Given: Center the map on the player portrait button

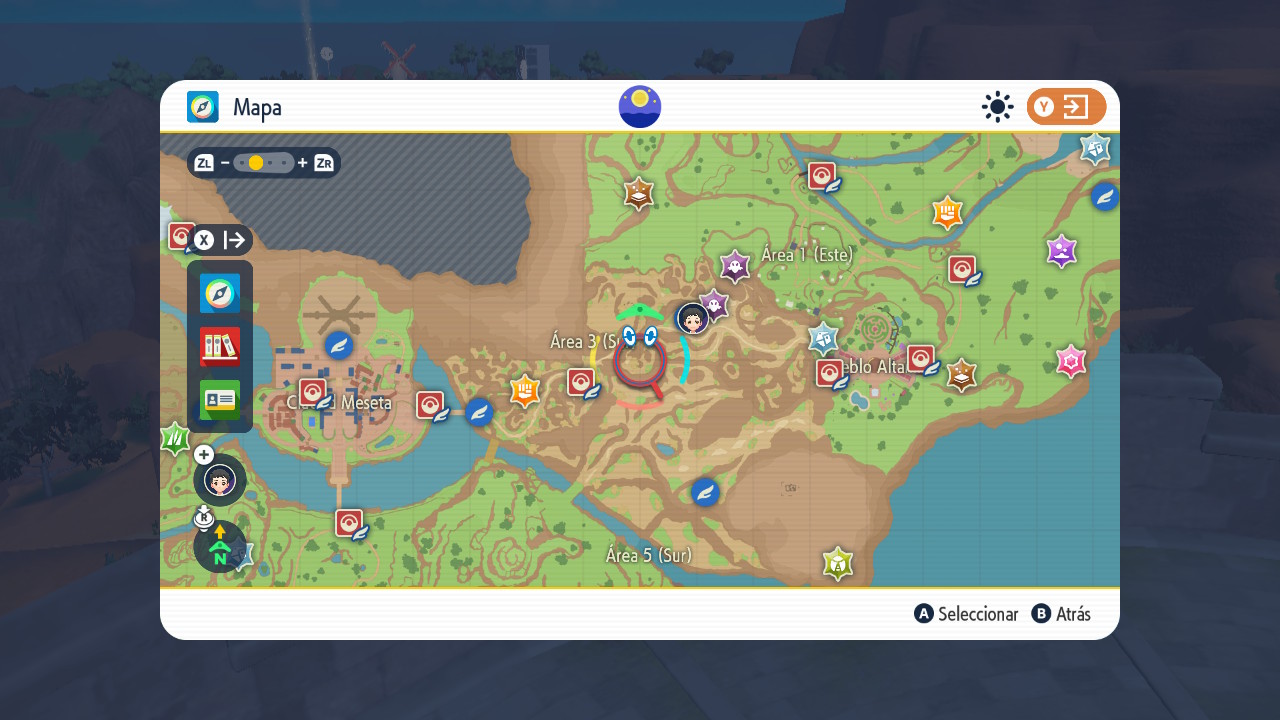Looking at the screenshot, I should 220,480.
